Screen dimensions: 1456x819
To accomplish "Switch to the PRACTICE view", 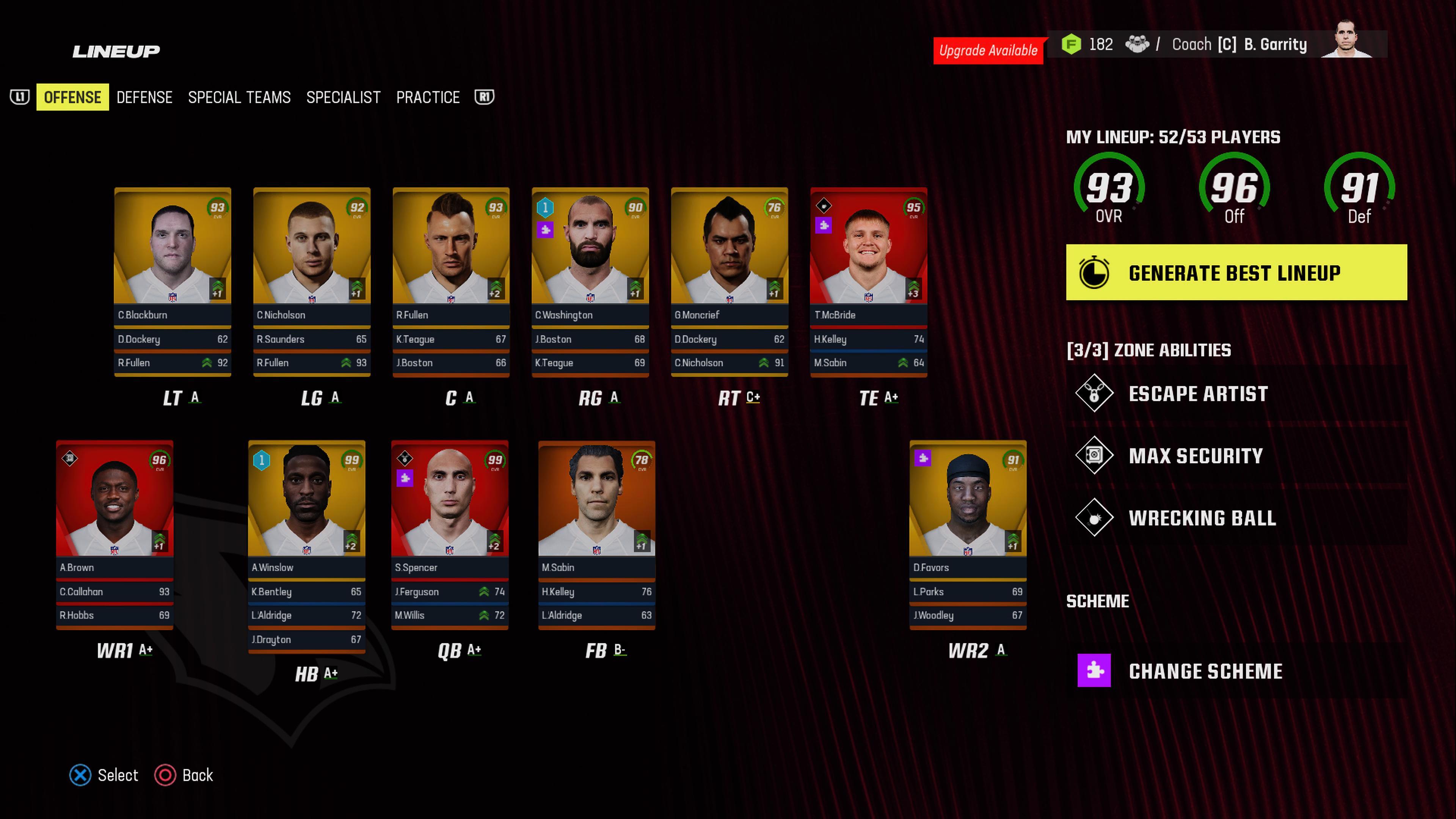I will tap(428, 97).
